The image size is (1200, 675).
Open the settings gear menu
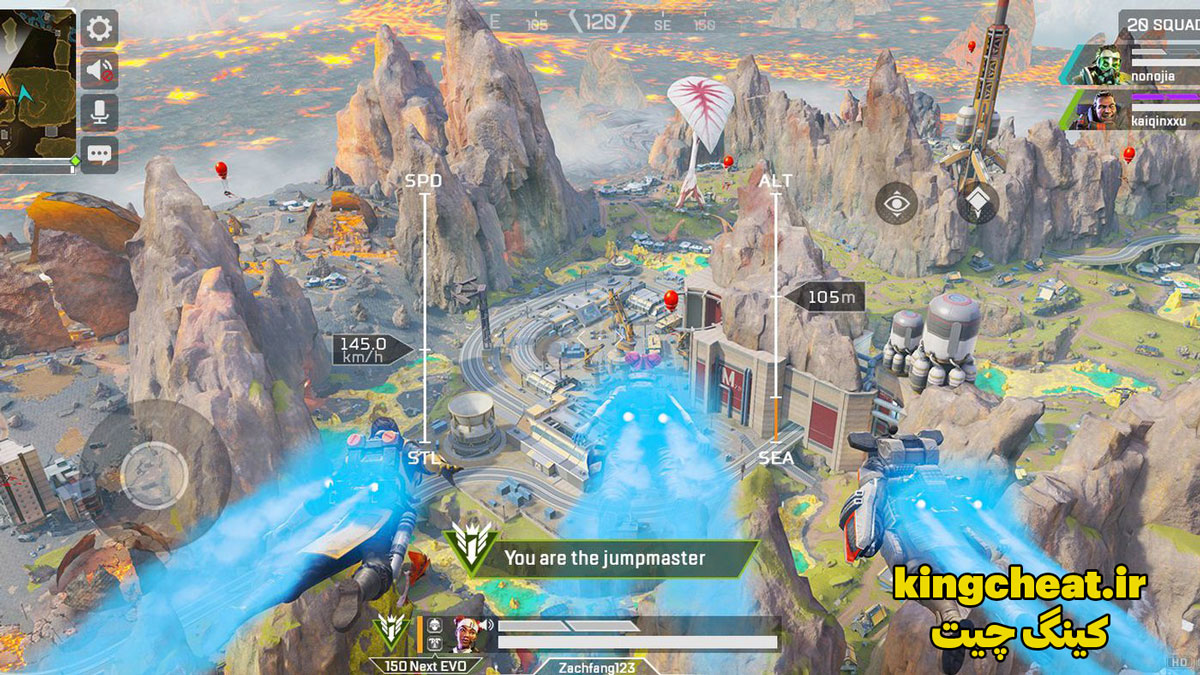tap(99, 28)
